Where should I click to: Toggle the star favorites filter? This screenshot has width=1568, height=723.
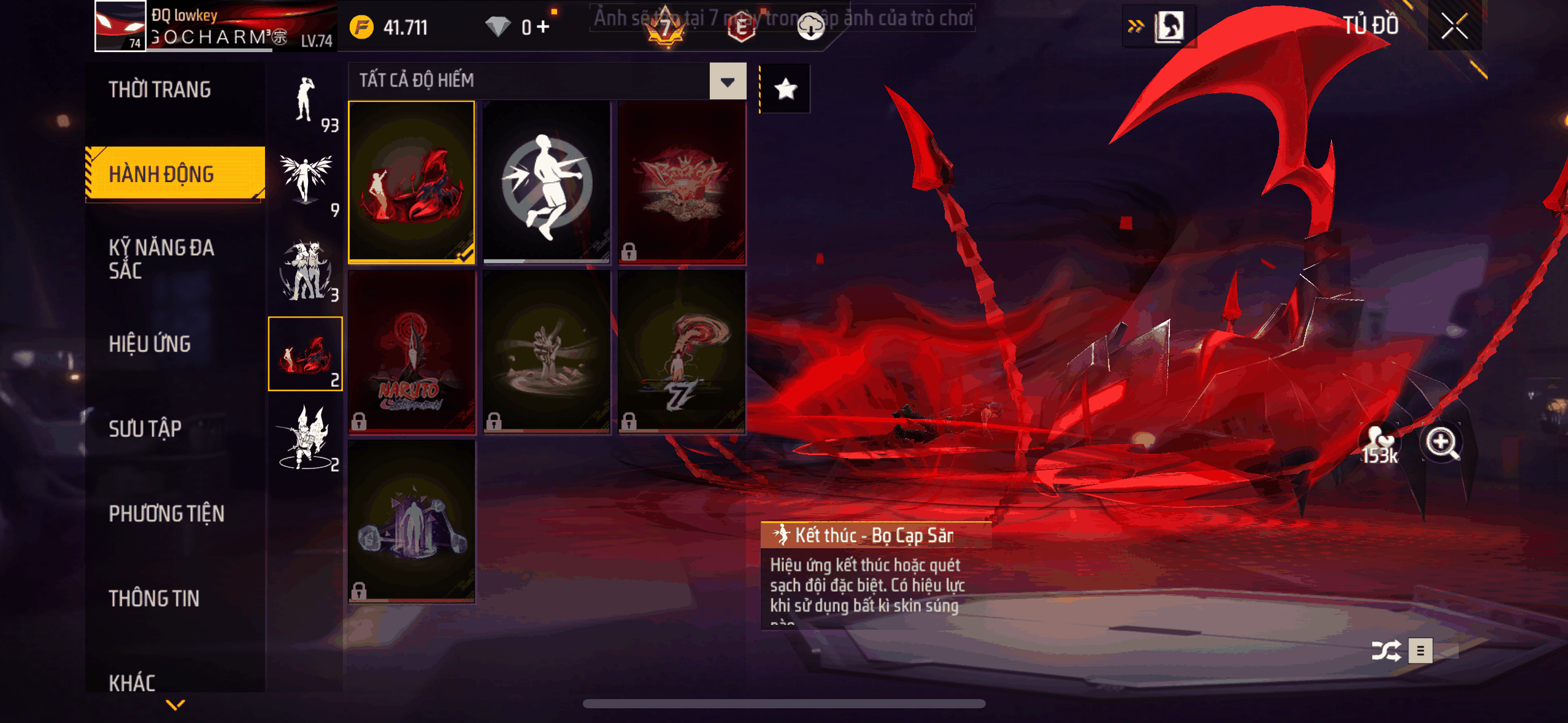785,88
